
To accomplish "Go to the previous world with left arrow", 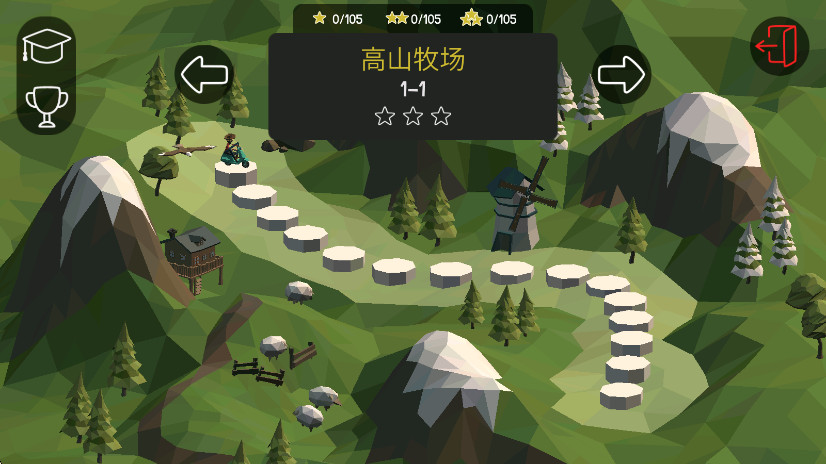I will click(x=204, y=74).
